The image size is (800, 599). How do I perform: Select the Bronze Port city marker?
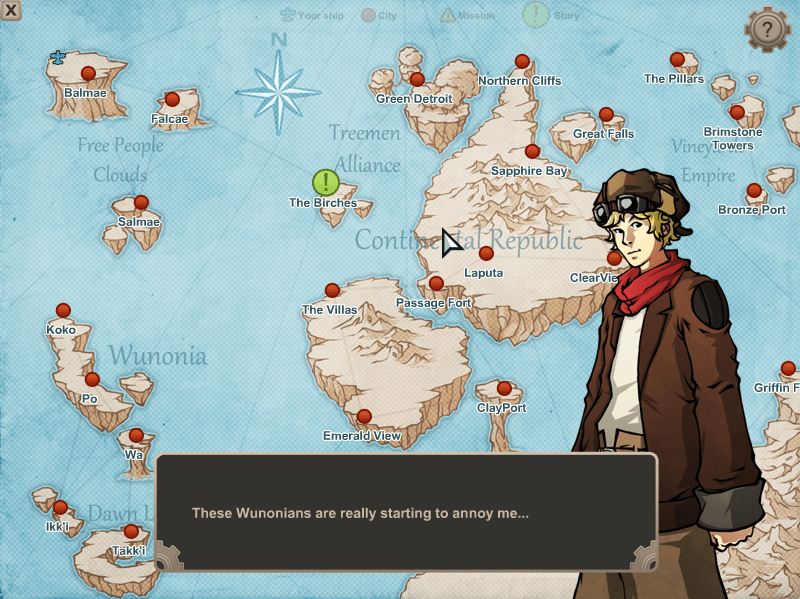[x=754, y=190]
